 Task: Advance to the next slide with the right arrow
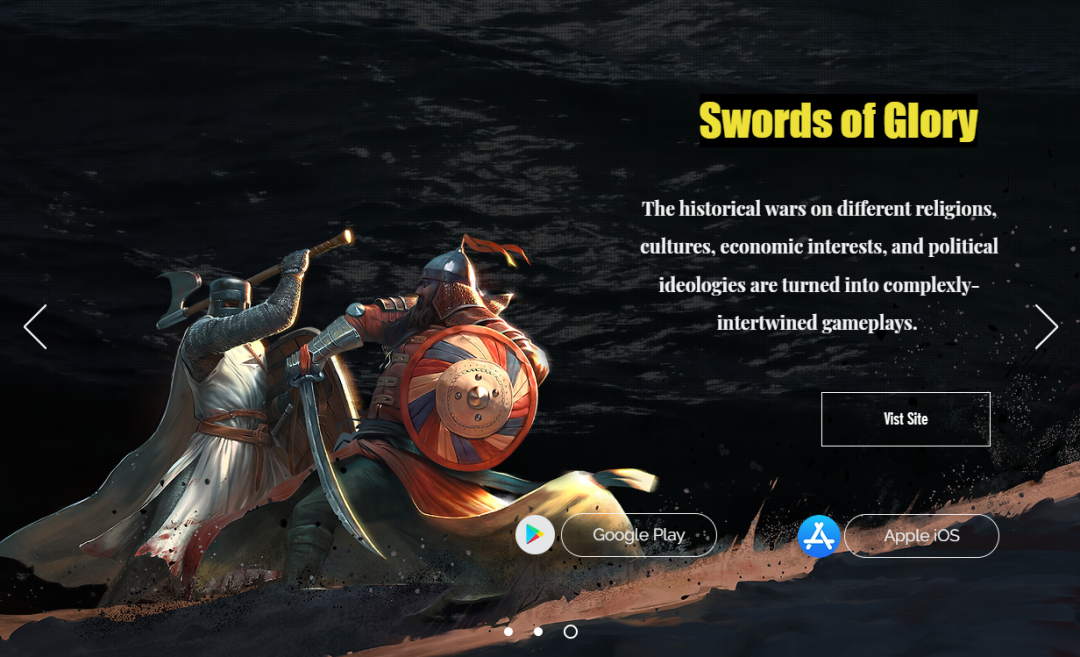pos(1046,327)
